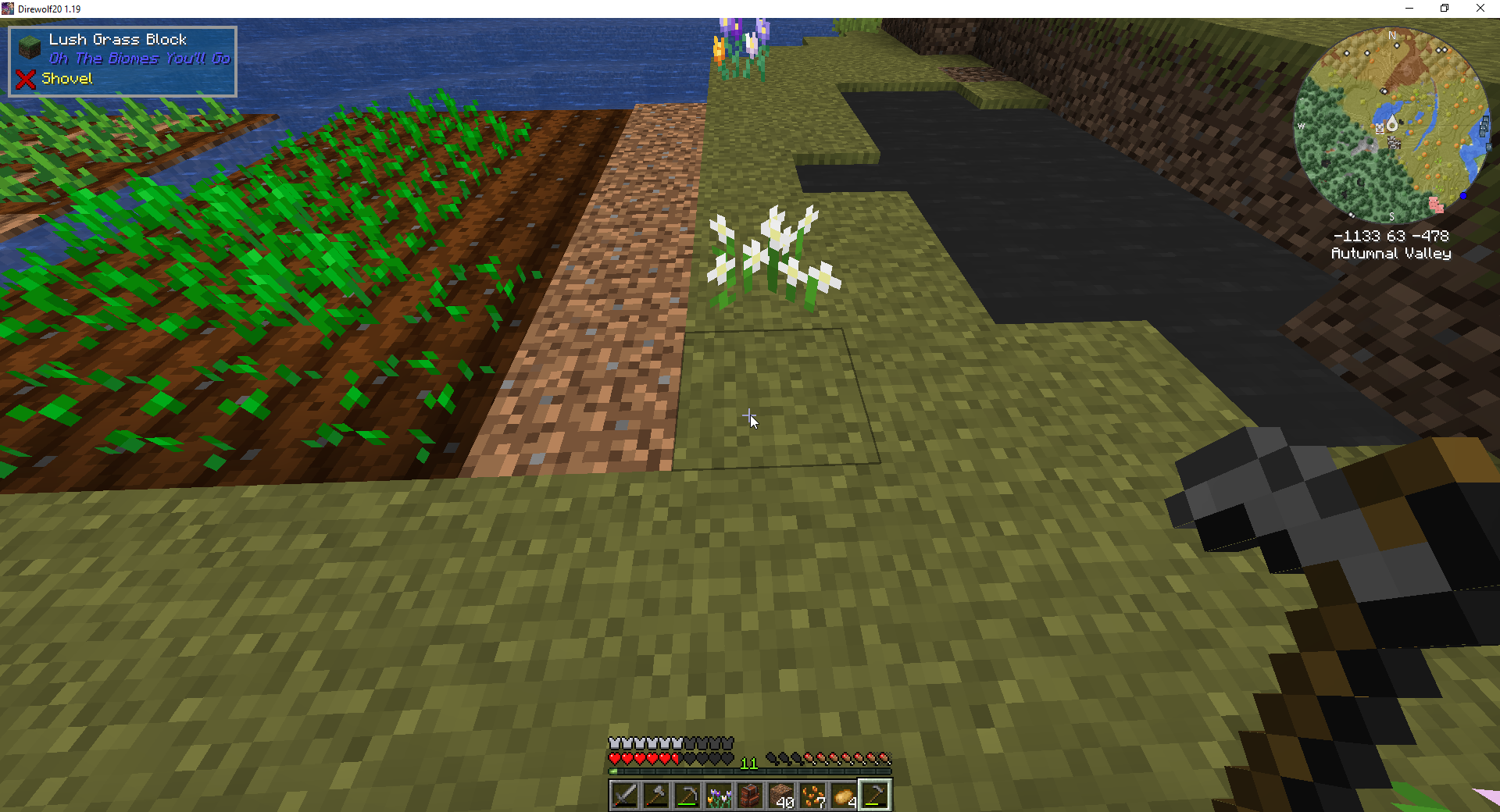Select the iron sword in the hotbar
This screenshot has width=1500, height=812.
[625, 794]
